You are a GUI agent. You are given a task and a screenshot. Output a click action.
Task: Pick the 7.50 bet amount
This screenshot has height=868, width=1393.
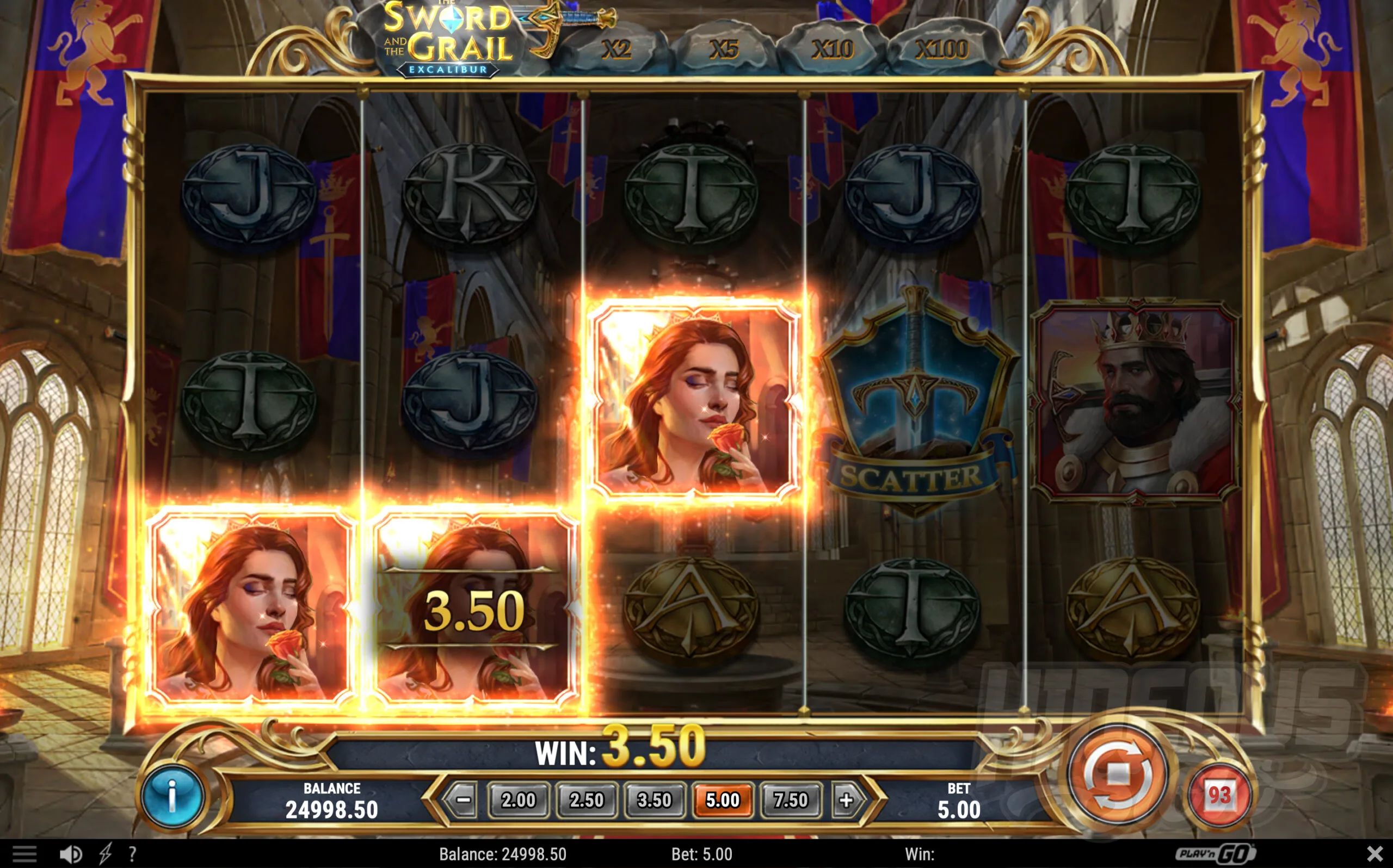tap(790, 799)
